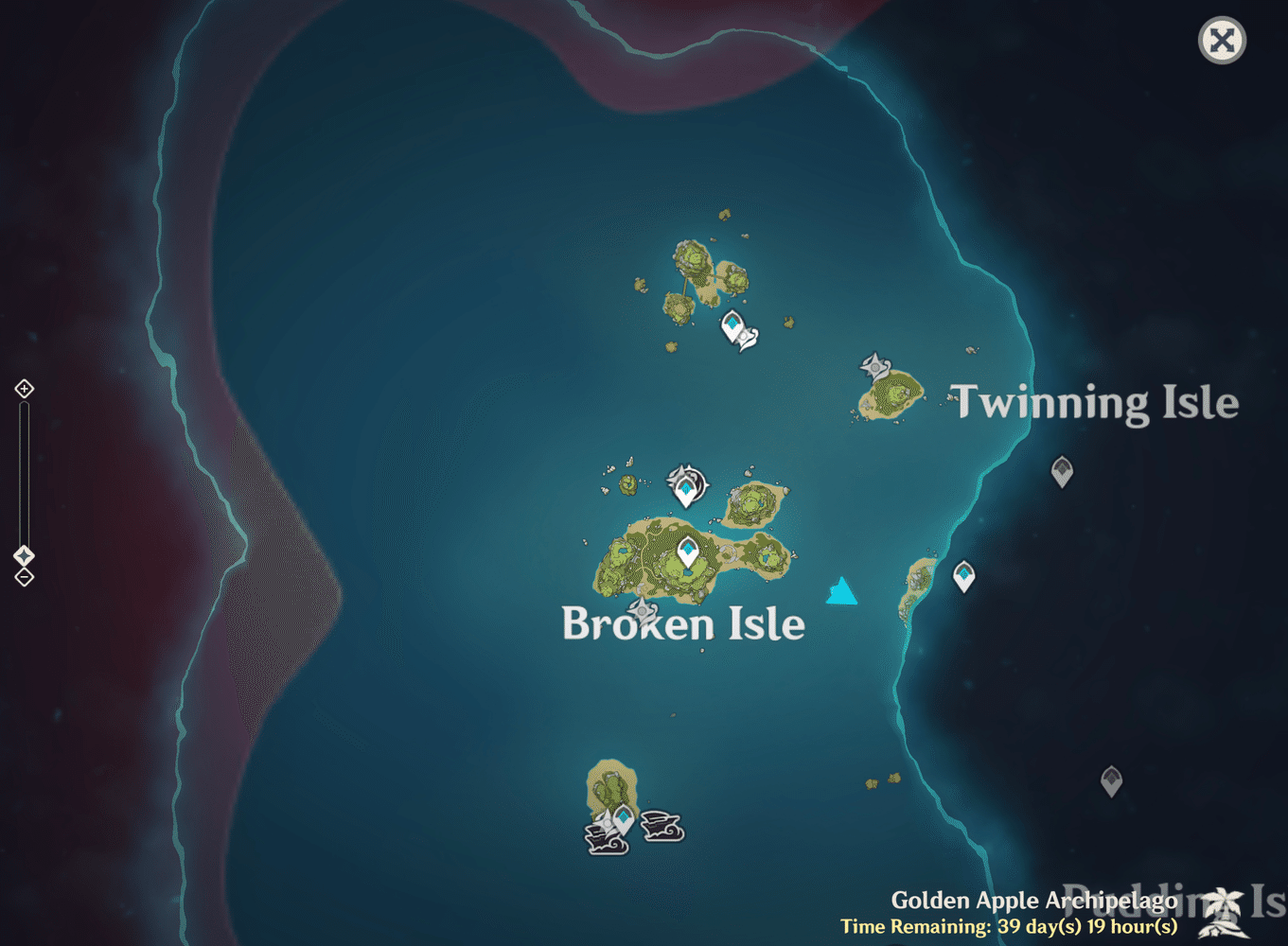This screenshot has height=946, width=1288.
Task: Select the teleport waypoint near Twinning Isle's island
Action: click(x=964, y=575)
